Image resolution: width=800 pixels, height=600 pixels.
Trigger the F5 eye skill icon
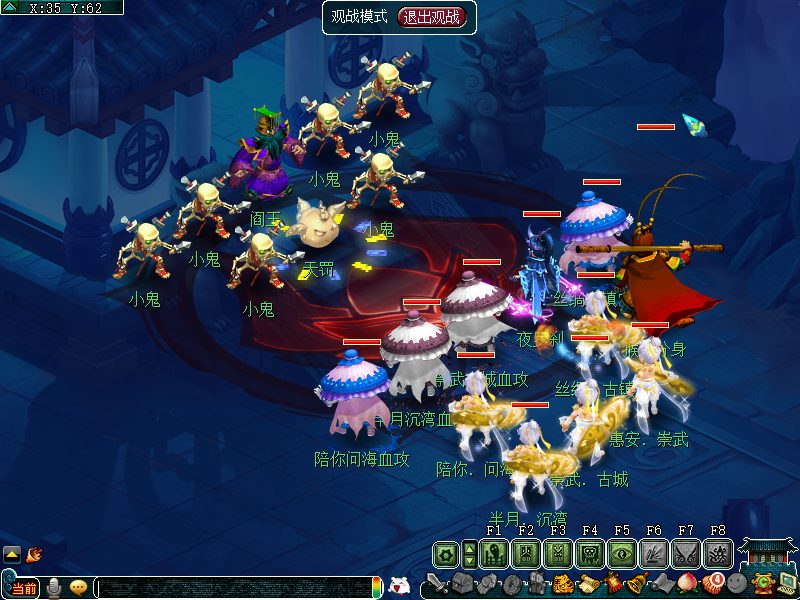621,554
